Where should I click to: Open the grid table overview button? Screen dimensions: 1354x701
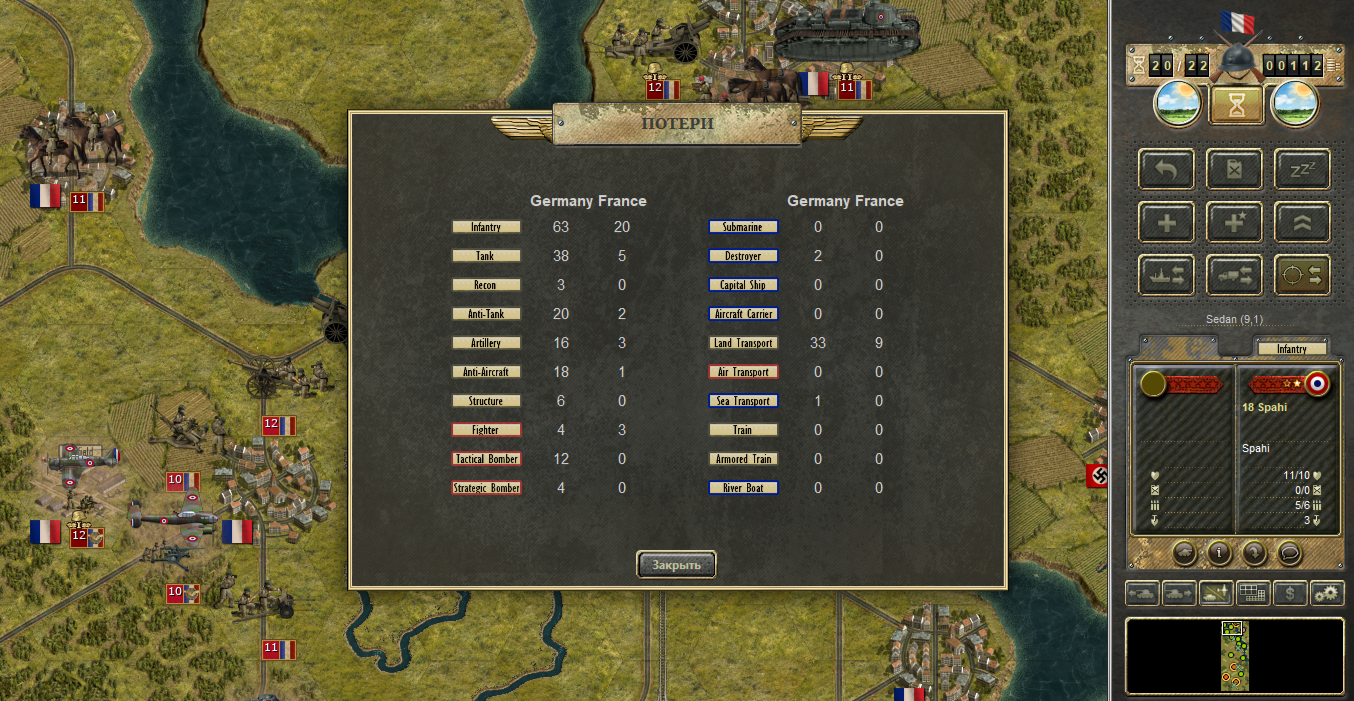(1253, 593)
